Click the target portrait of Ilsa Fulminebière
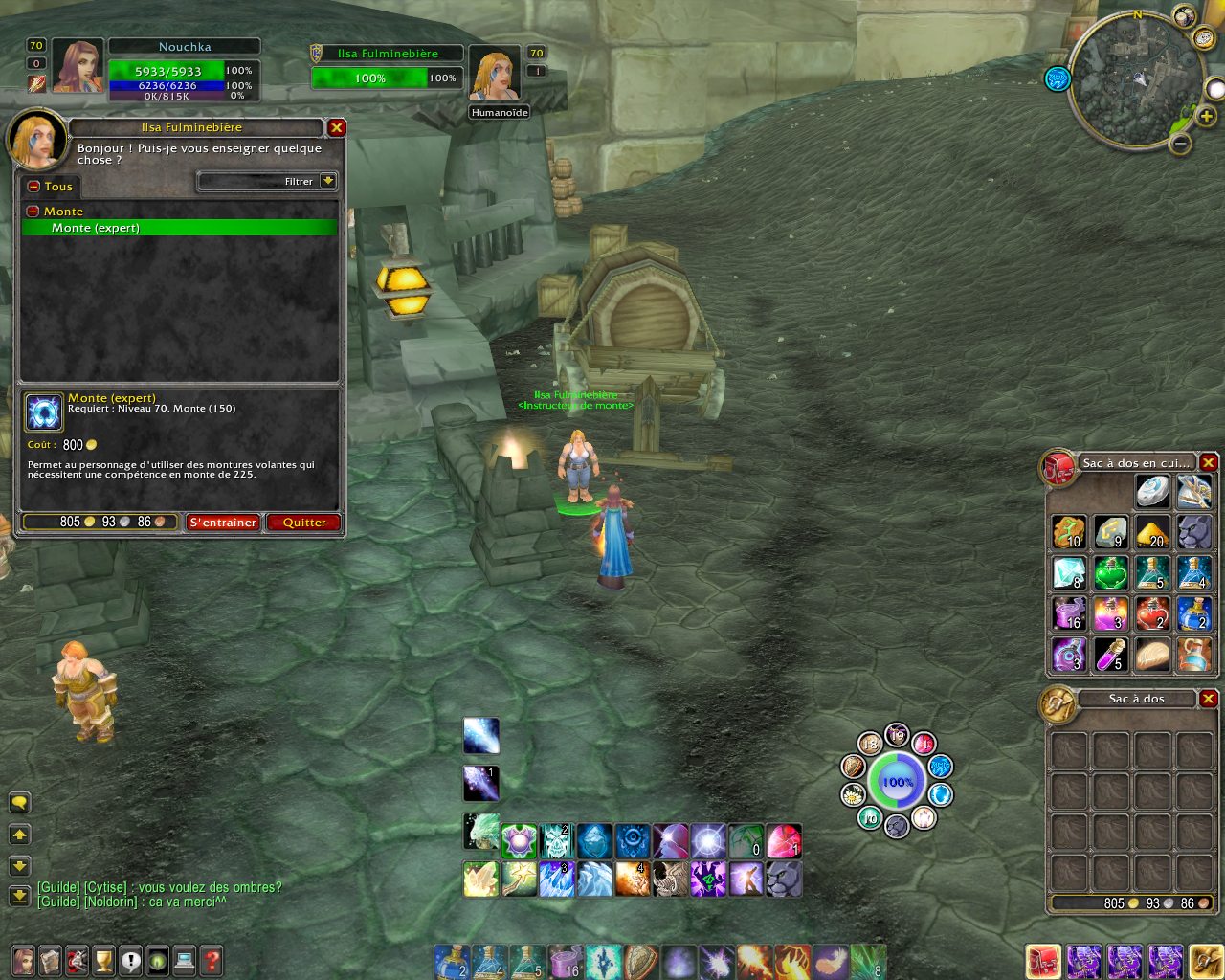Viewport: 1225px width, 980px height. point(494,73)
